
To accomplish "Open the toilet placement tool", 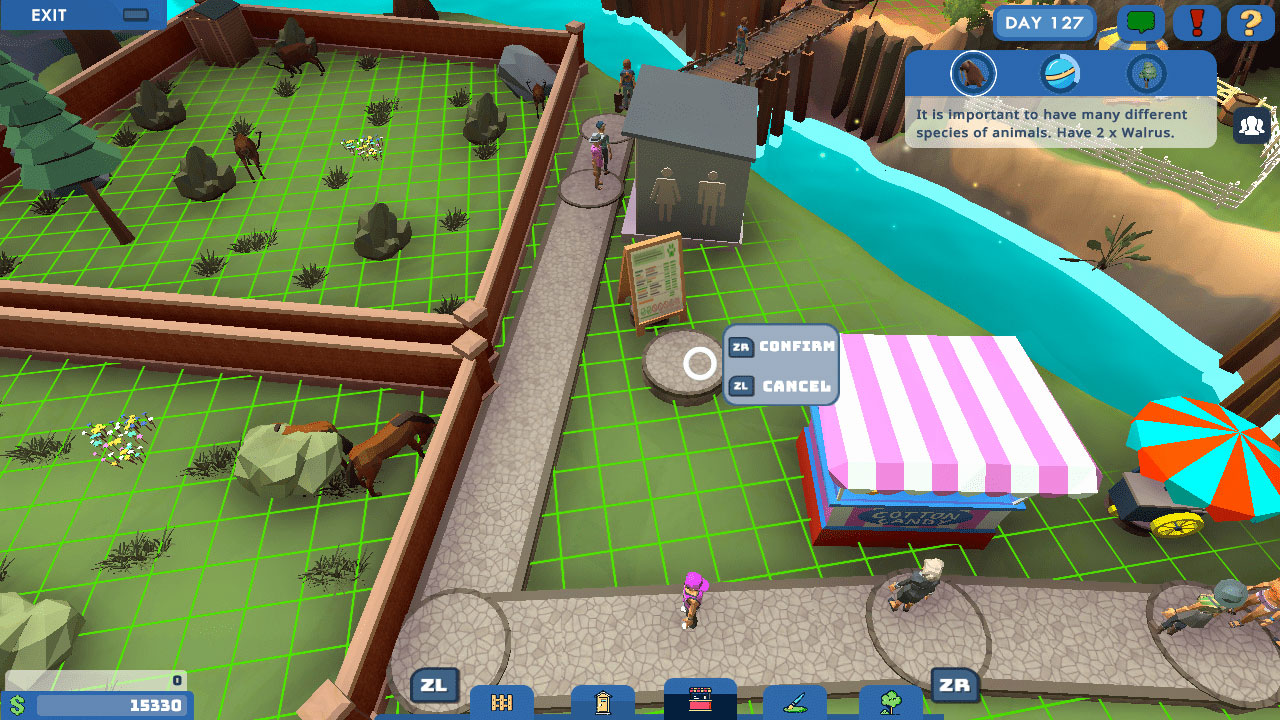I will (600, 703).
